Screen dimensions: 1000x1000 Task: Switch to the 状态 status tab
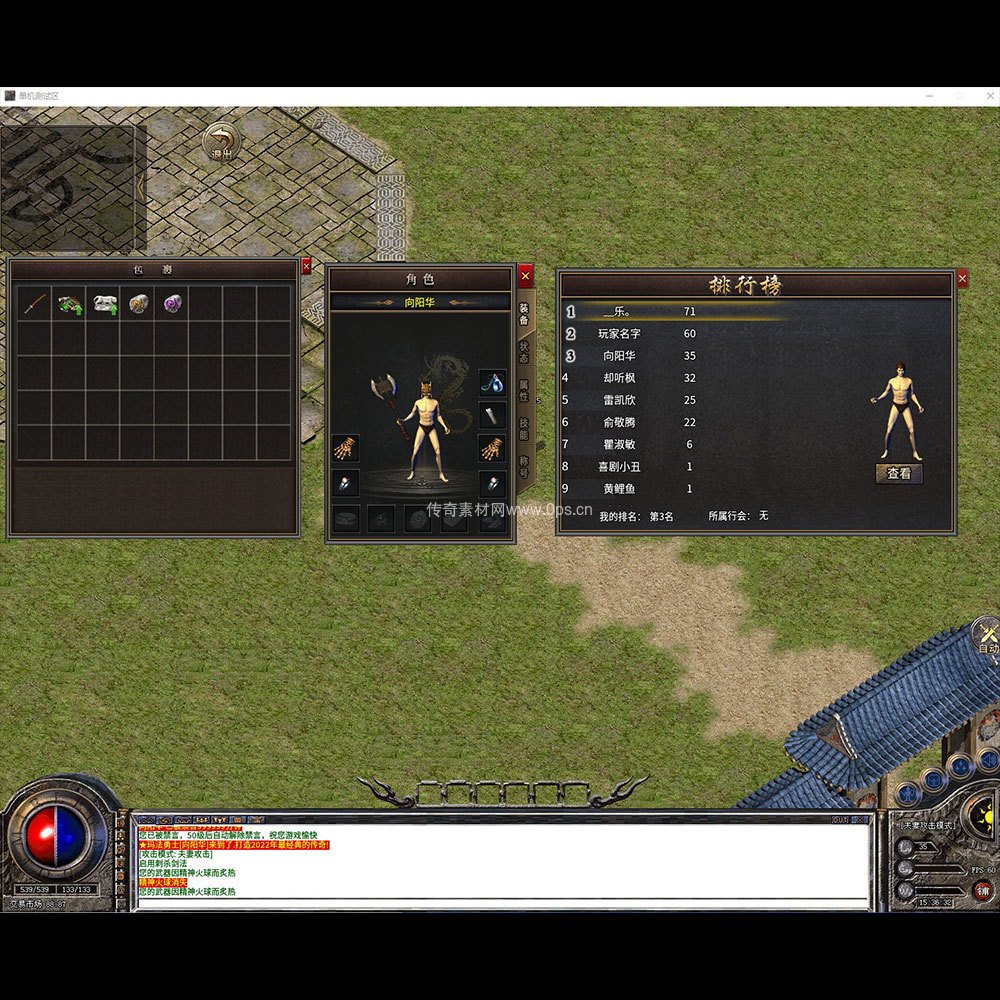[524, 353]
